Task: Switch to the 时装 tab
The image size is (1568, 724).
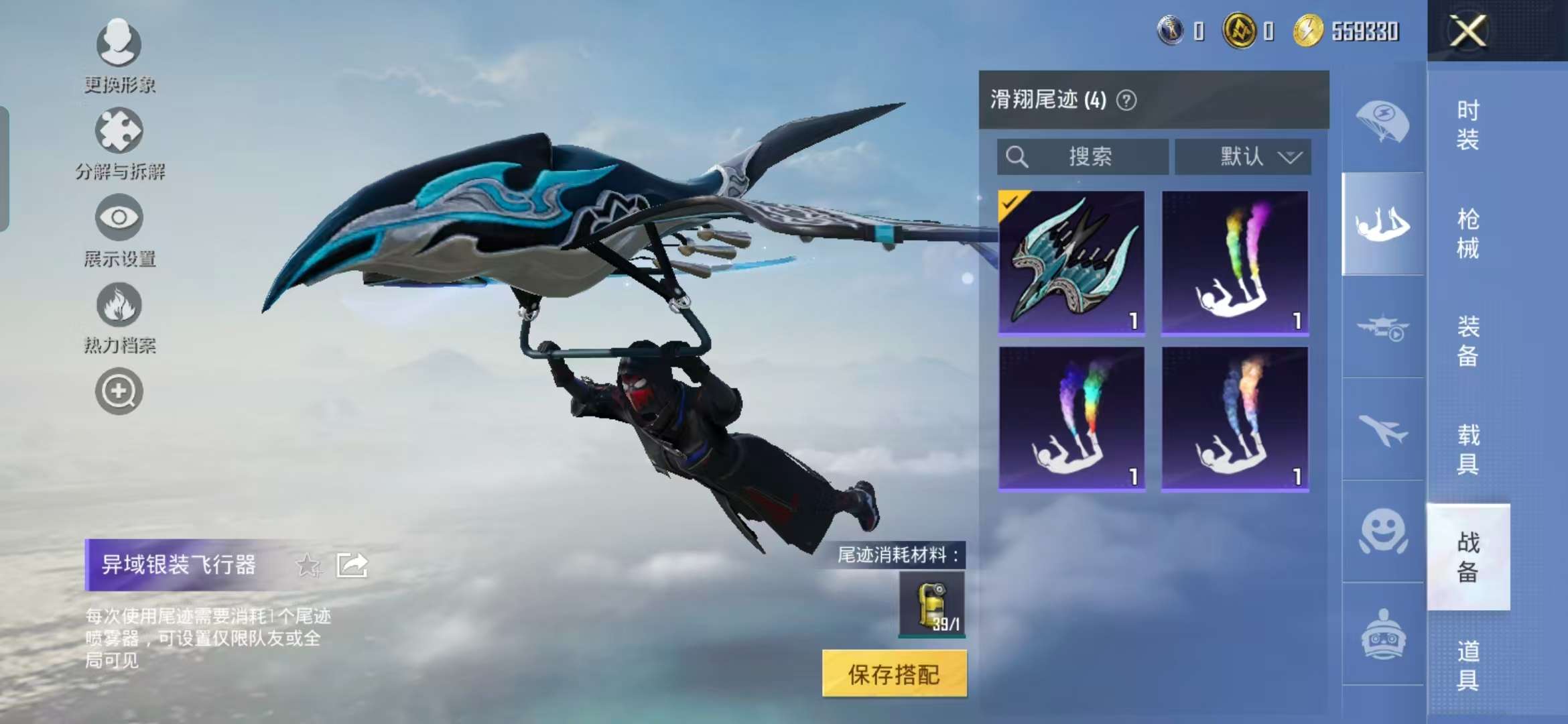Action: point(1467,124)
